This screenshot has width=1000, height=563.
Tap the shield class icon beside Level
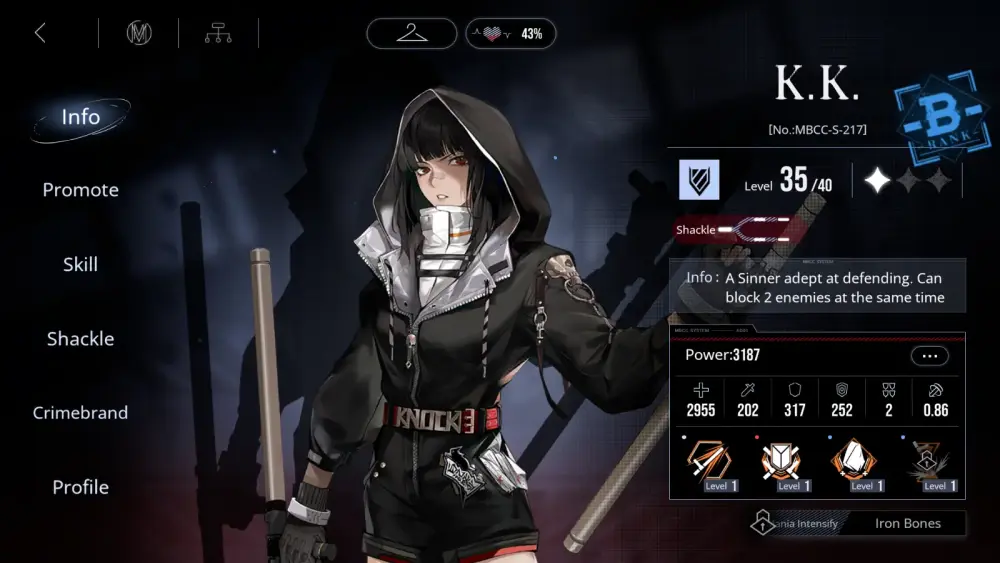coord(699,180)
